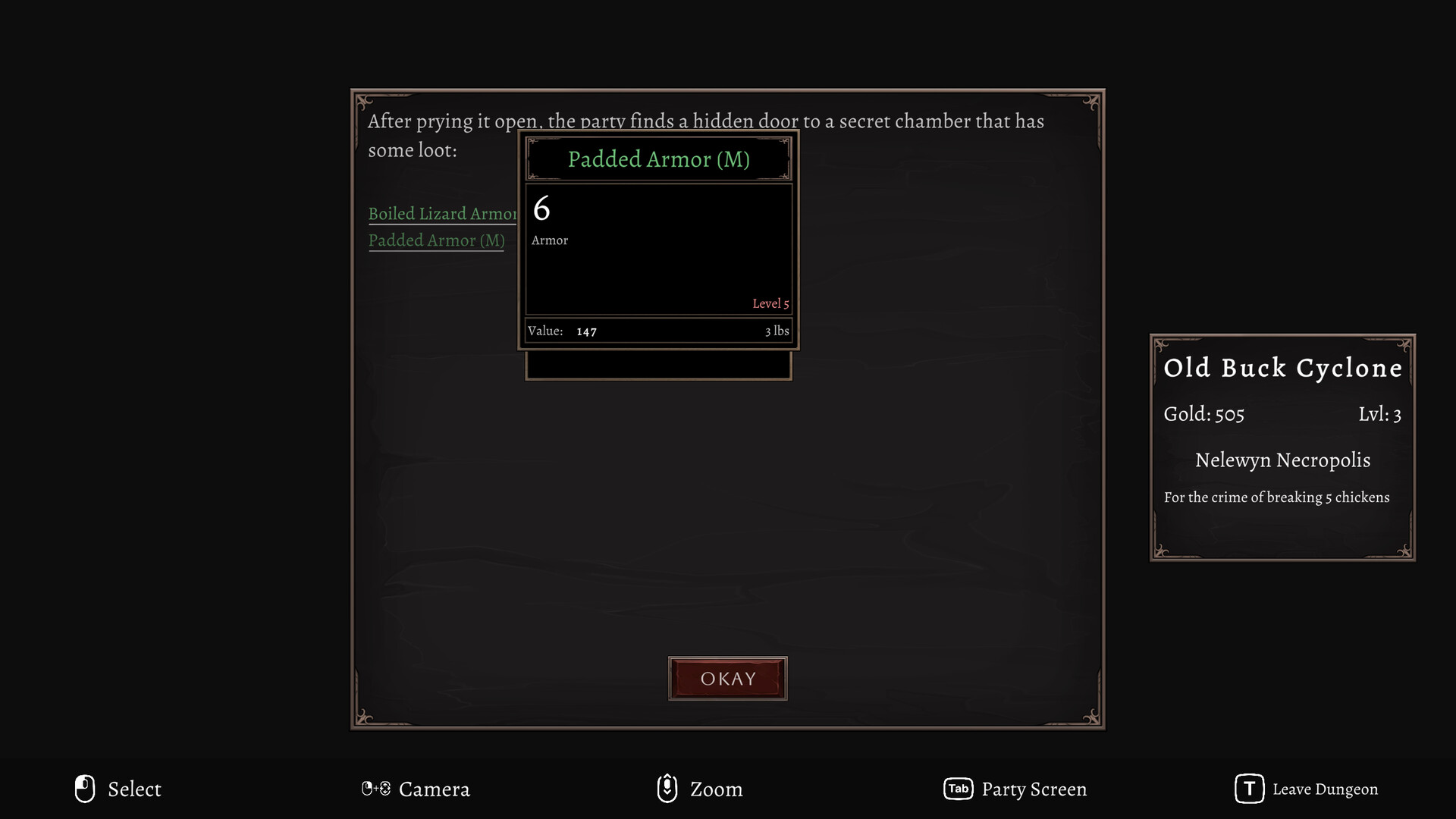Click the Value: 147 field in the tooltip
Viewport: 1456px width, 819px height.
(x=563, y=331)
